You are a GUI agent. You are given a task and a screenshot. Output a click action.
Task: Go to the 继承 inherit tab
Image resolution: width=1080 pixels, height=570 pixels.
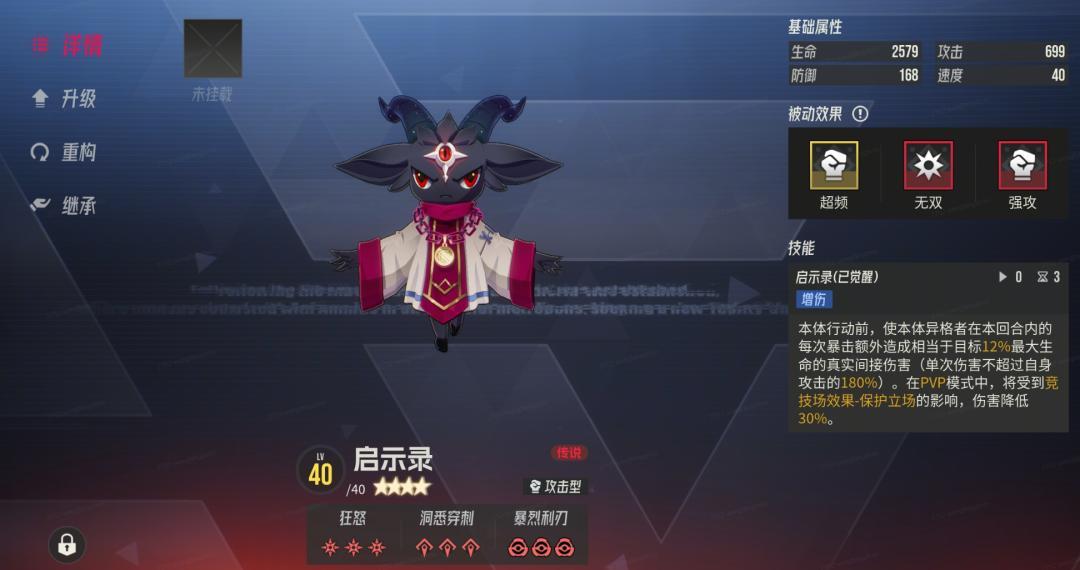[x=66, y=206]
